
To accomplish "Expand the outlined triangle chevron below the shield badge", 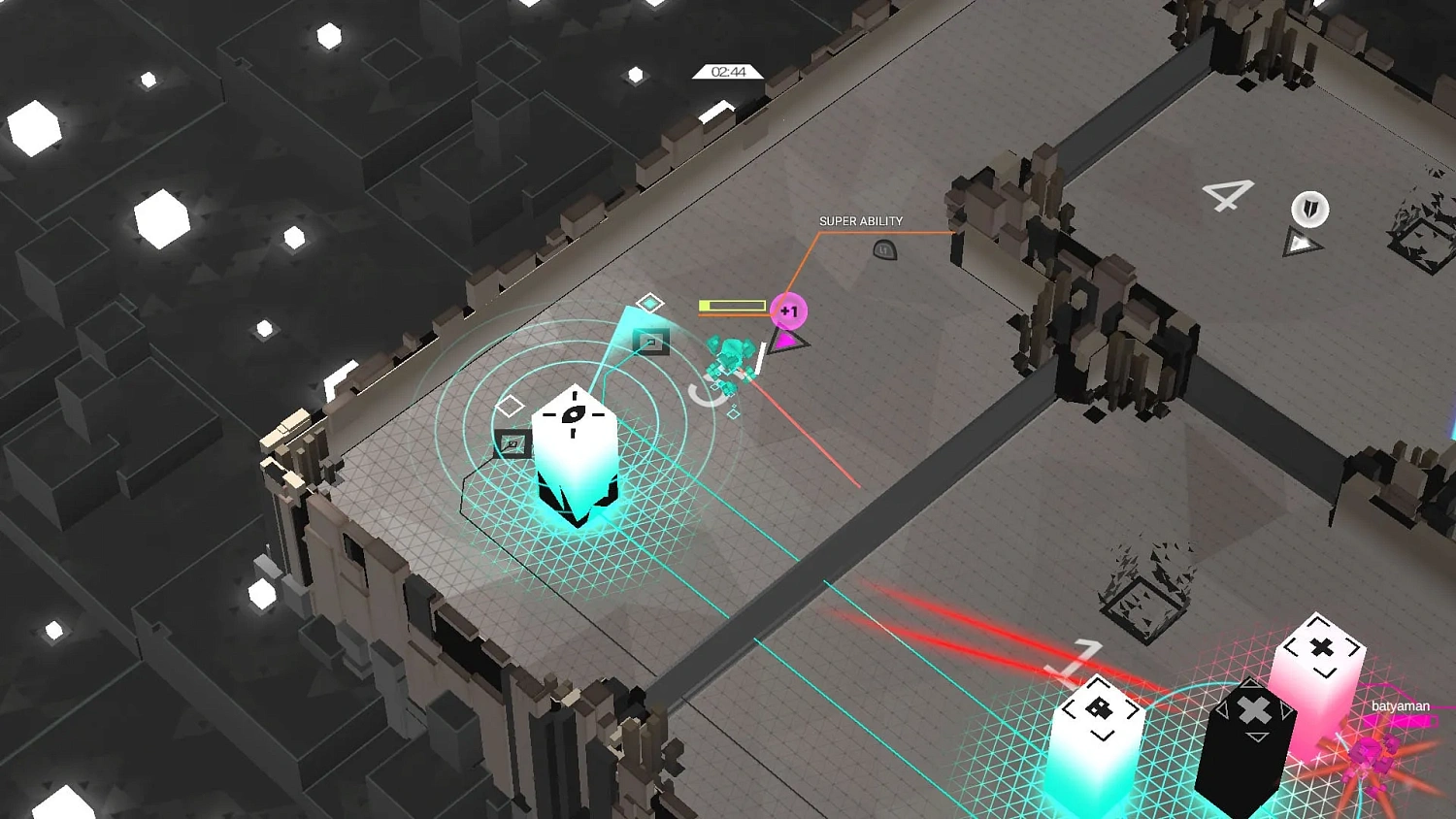I will tap(1303, 243).
